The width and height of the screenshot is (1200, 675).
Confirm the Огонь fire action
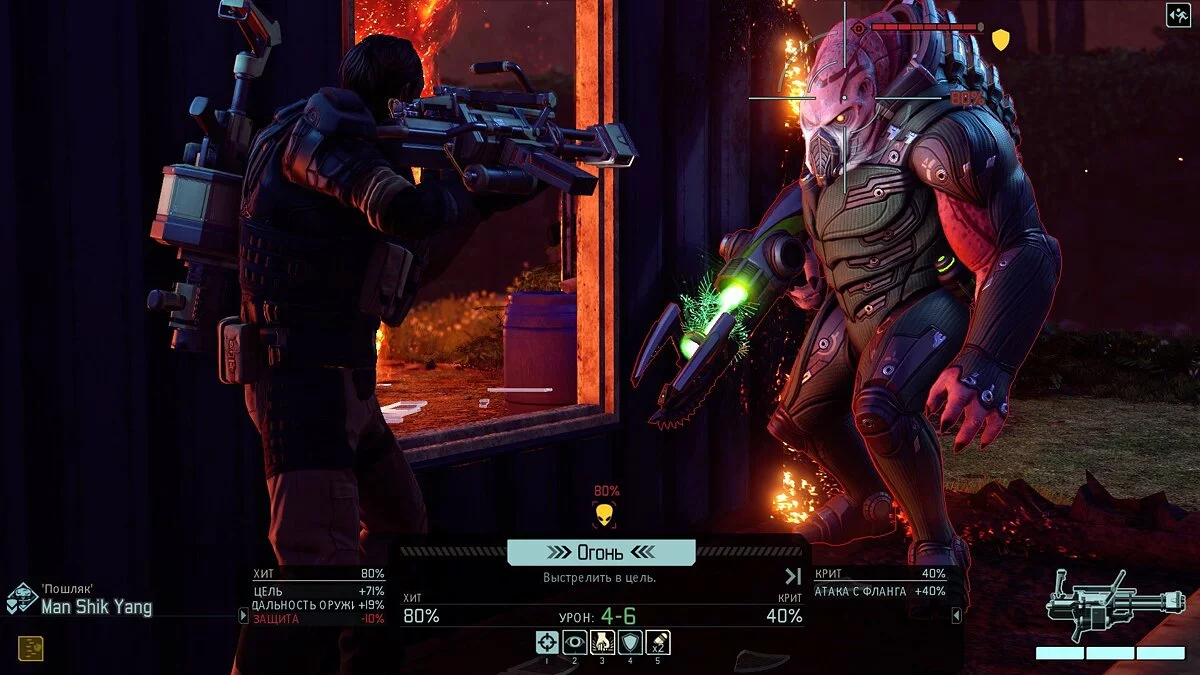point(601,553)
